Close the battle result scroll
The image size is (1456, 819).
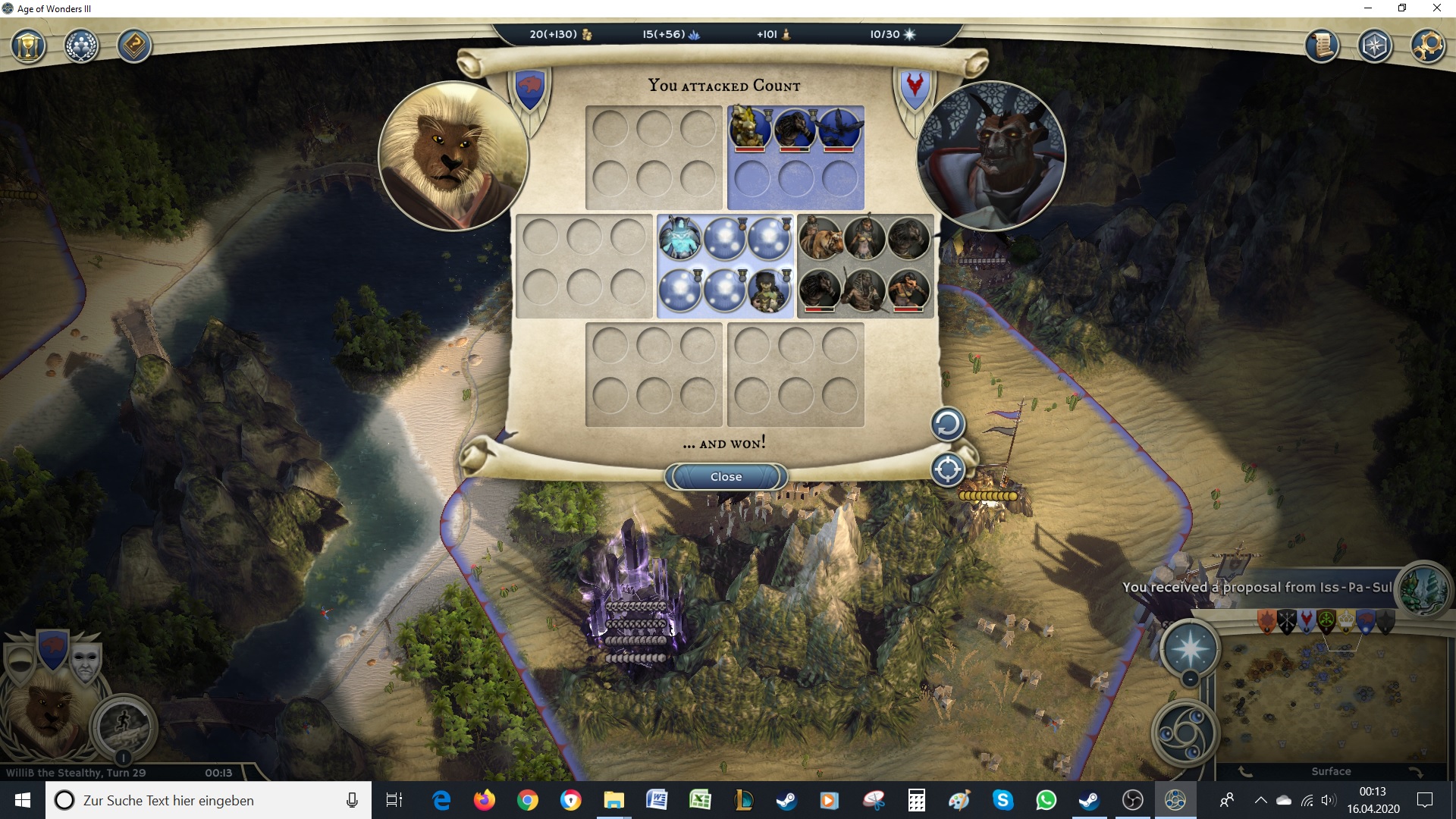point(726,477)
